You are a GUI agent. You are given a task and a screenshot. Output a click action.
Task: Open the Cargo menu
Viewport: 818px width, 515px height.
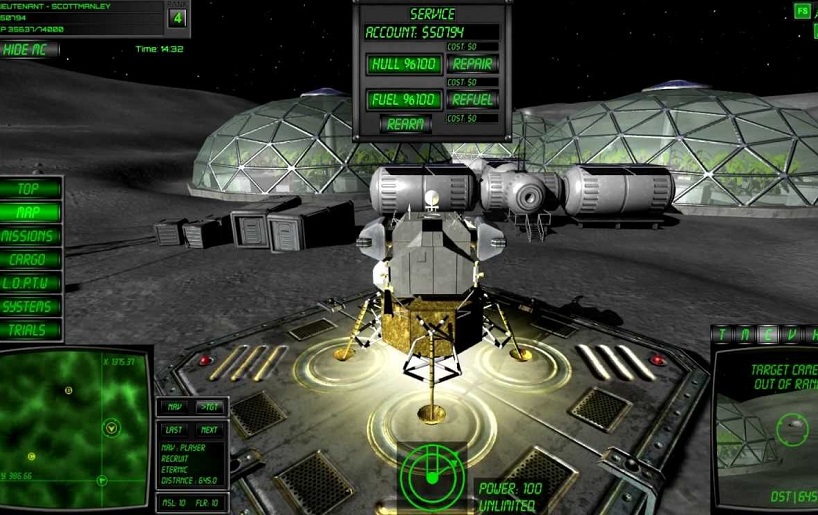click(30, 259)
